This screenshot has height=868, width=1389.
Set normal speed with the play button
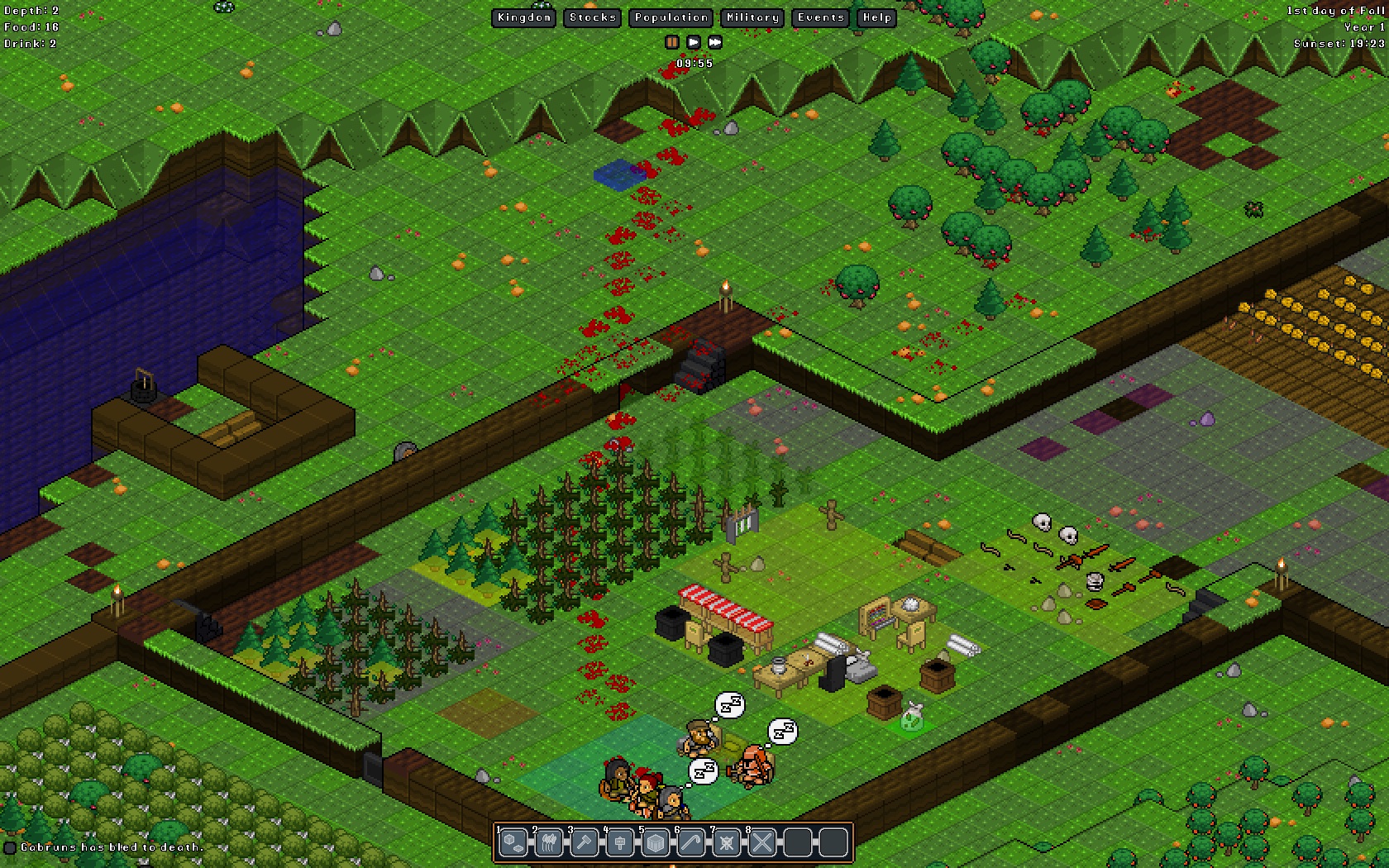[694, 41]
